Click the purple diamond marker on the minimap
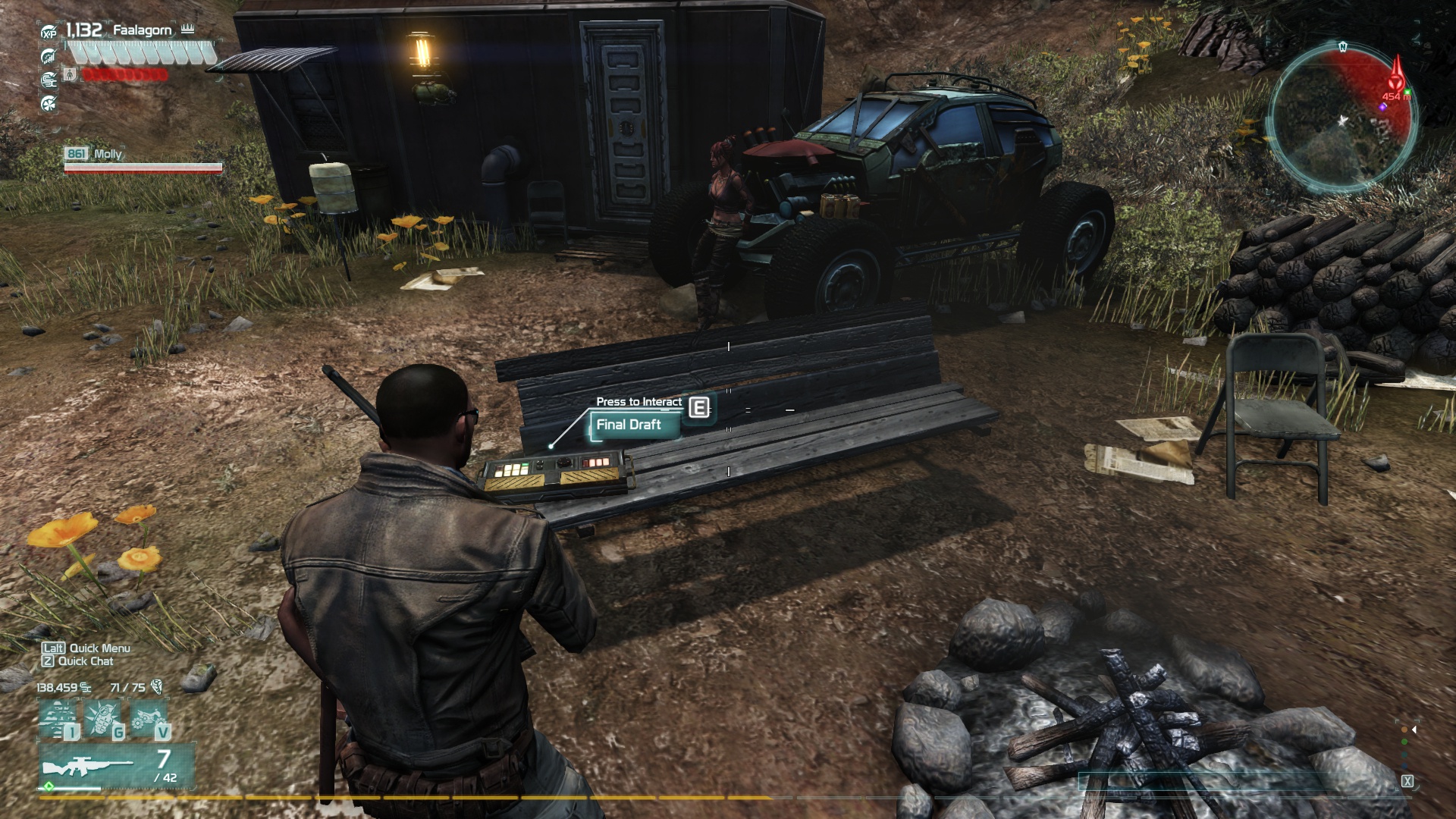The height and width of the screenshot is (819, 1456). point(1382,108)
